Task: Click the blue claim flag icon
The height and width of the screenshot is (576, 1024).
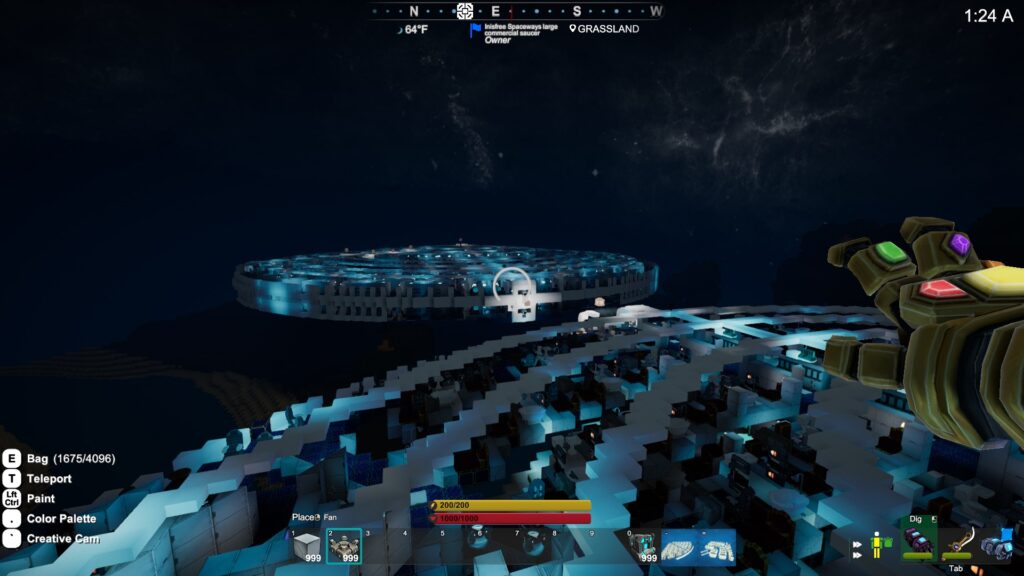Action: (x=475, y=30)
